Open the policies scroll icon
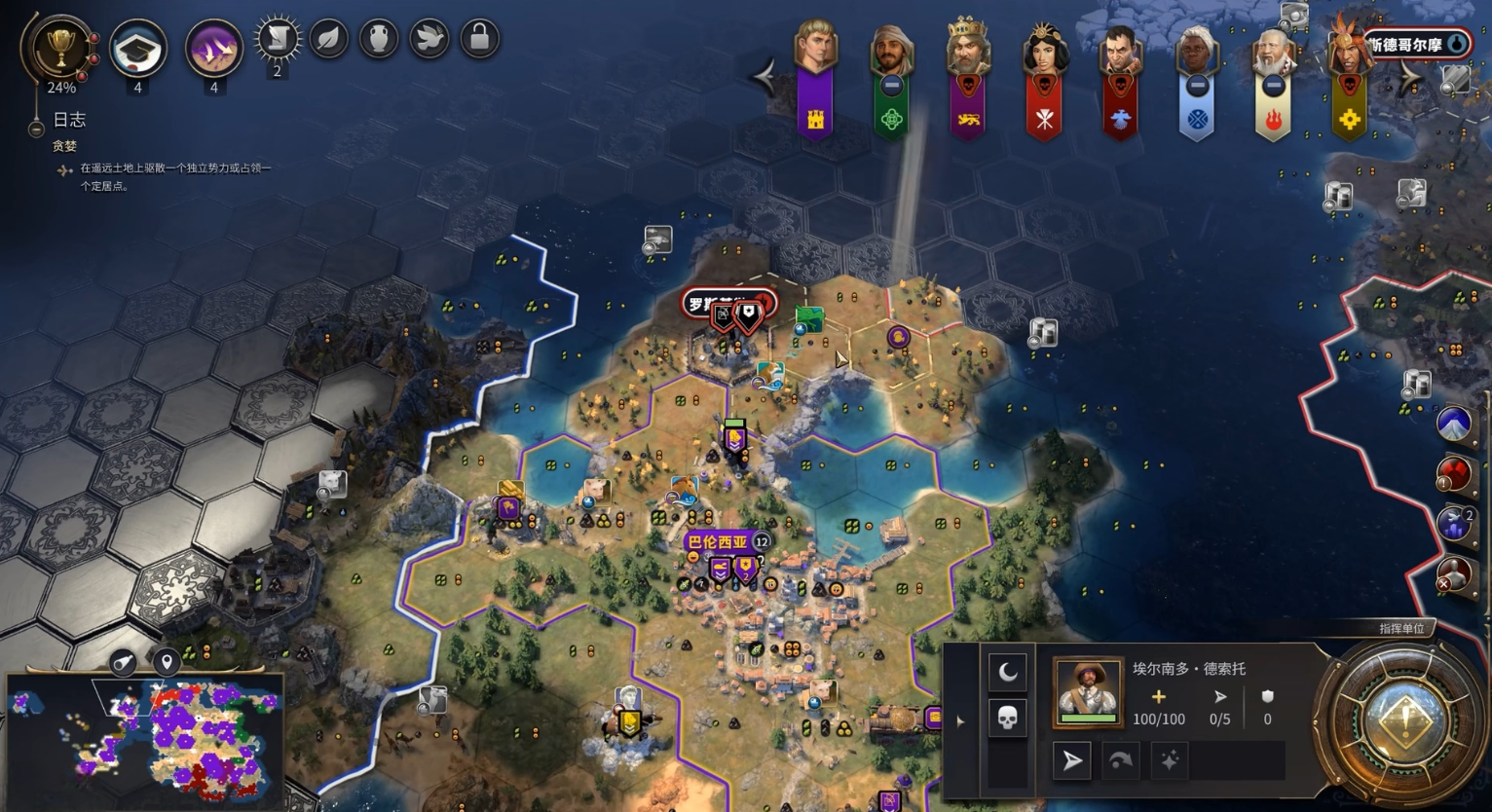 277,40
